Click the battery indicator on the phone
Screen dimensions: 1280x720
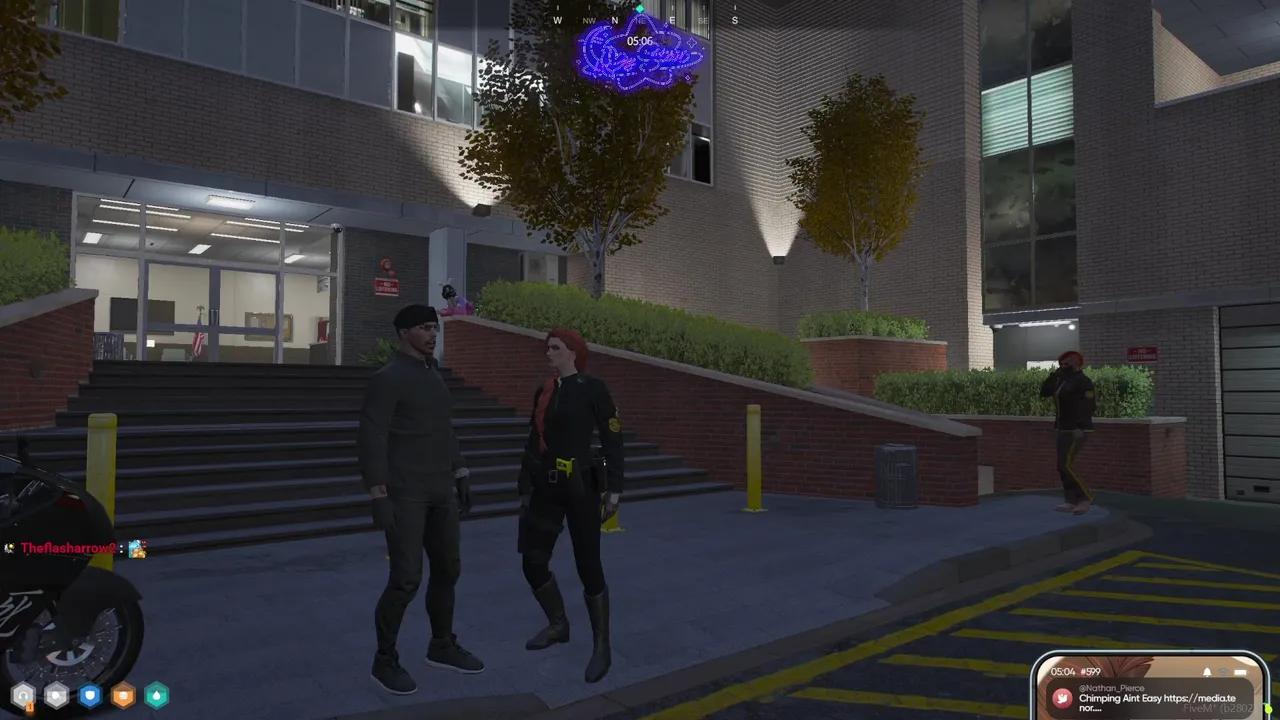click(1240, 672)
